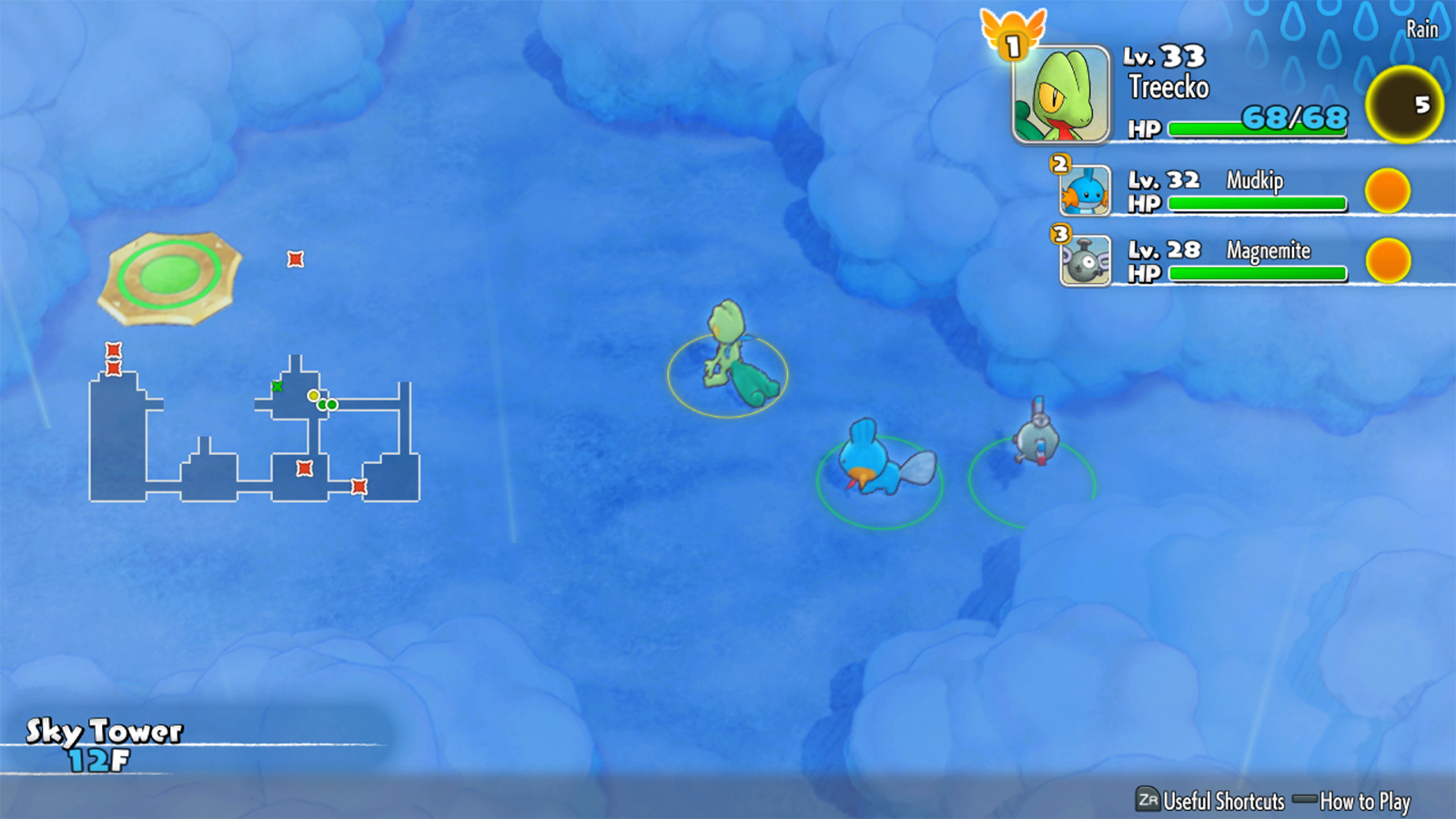Click a red item marker on the minimap
Image resolution: width=1456 pixels, height=819 pixels.
[x=296, y=259]
